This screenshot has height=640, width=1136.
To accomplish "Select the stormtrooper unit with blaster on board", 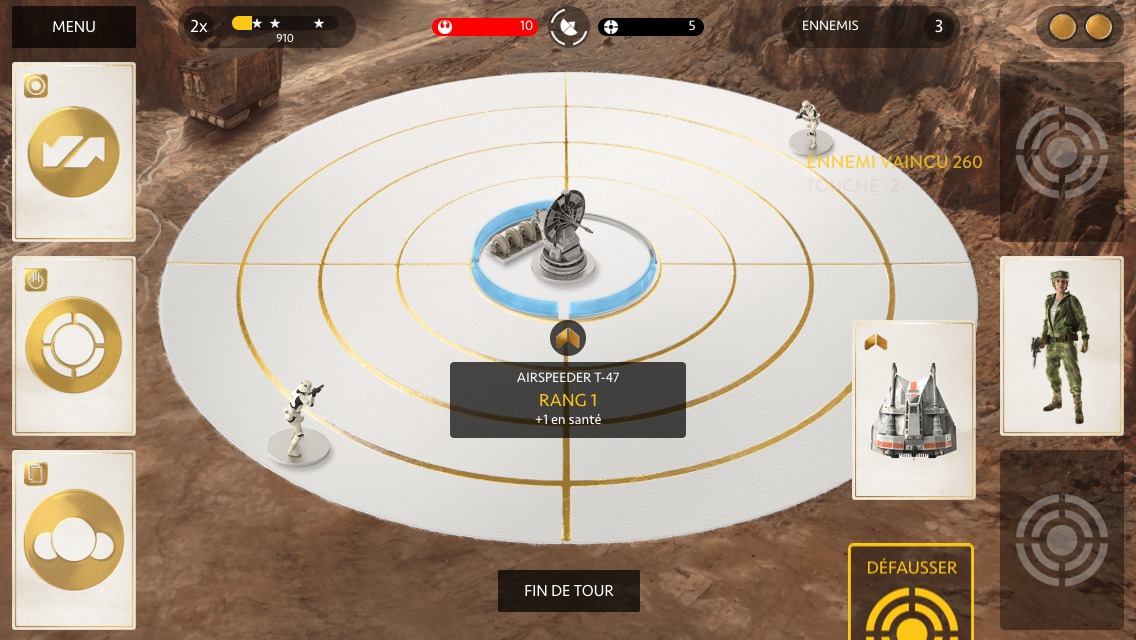I will tap(298, 422).
